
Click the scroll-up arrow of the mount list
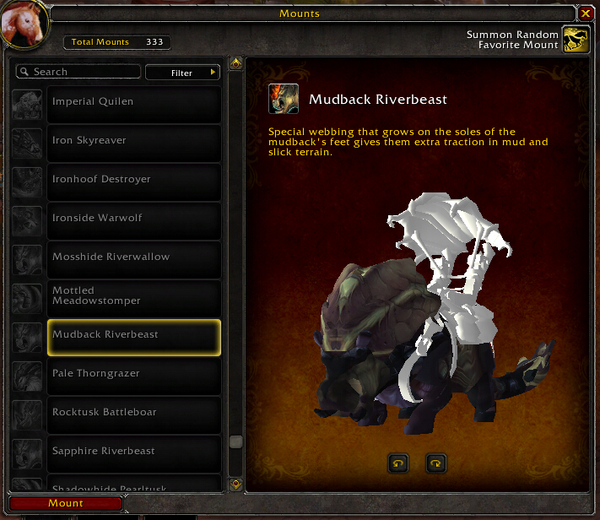coord(236,64)
